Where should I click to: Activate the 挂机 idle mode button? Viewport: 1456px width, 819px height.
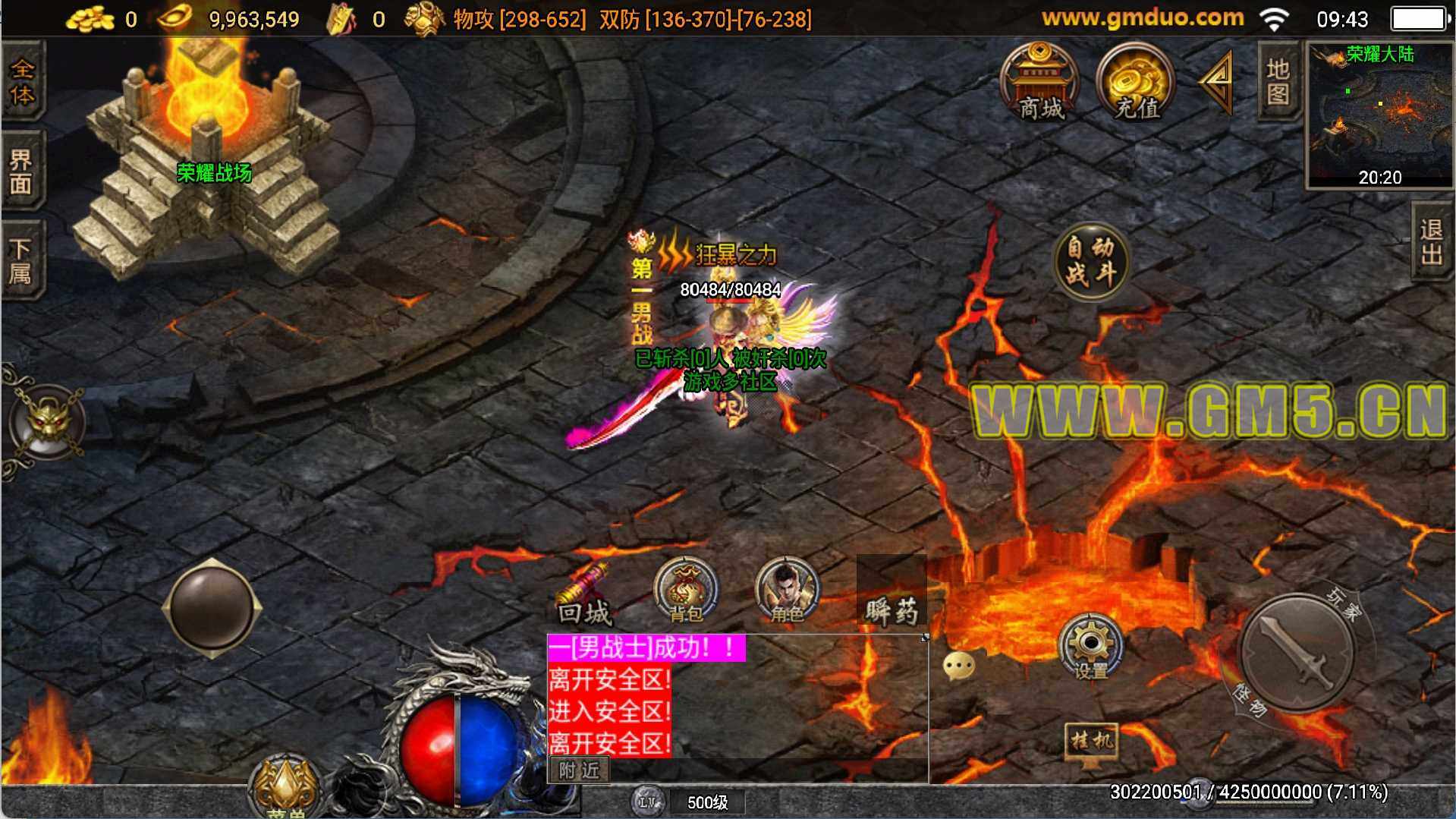click(x=1091, y=741)
